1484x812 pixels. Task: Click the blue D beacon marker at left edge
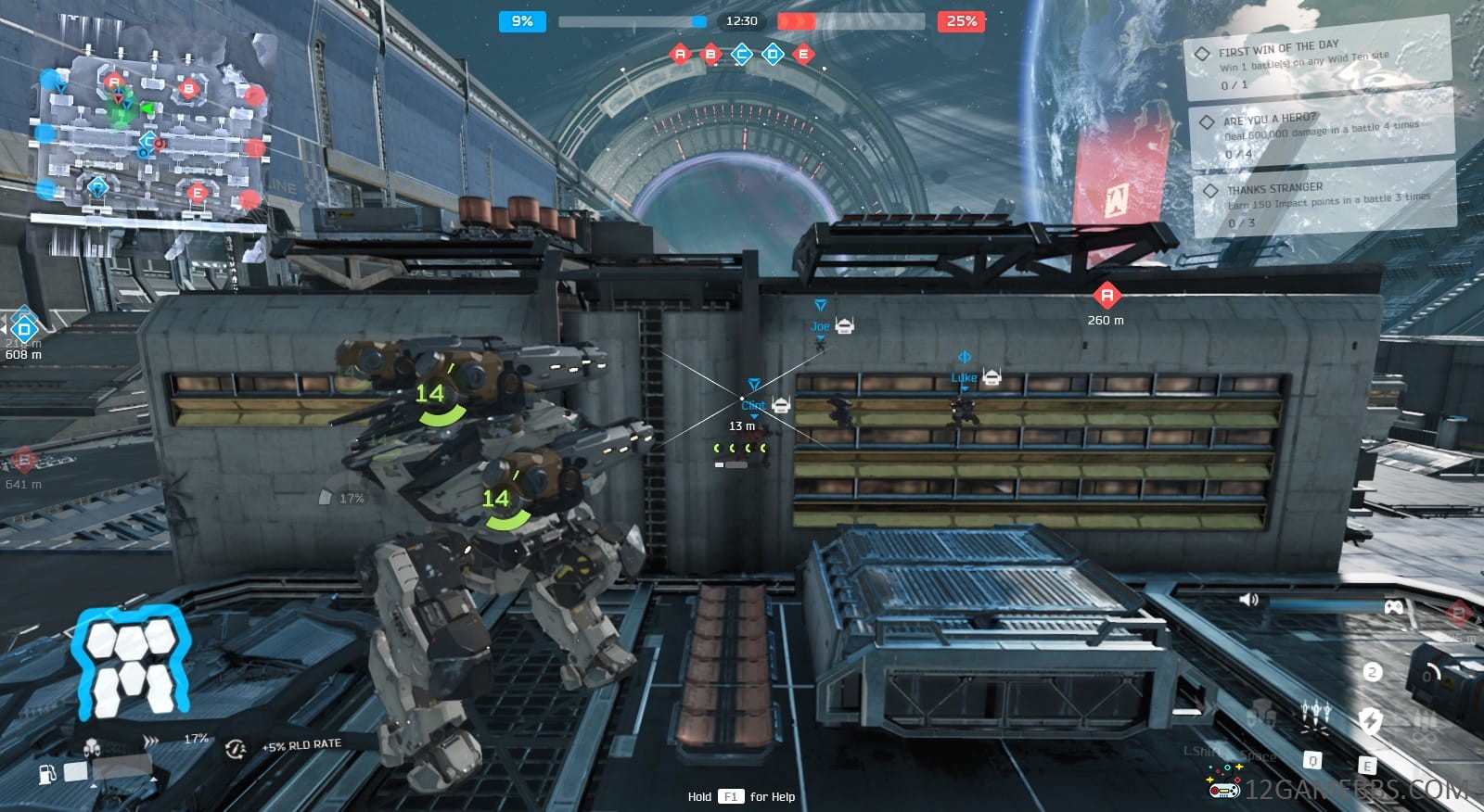pyautogui.click(x=23, y=328)
